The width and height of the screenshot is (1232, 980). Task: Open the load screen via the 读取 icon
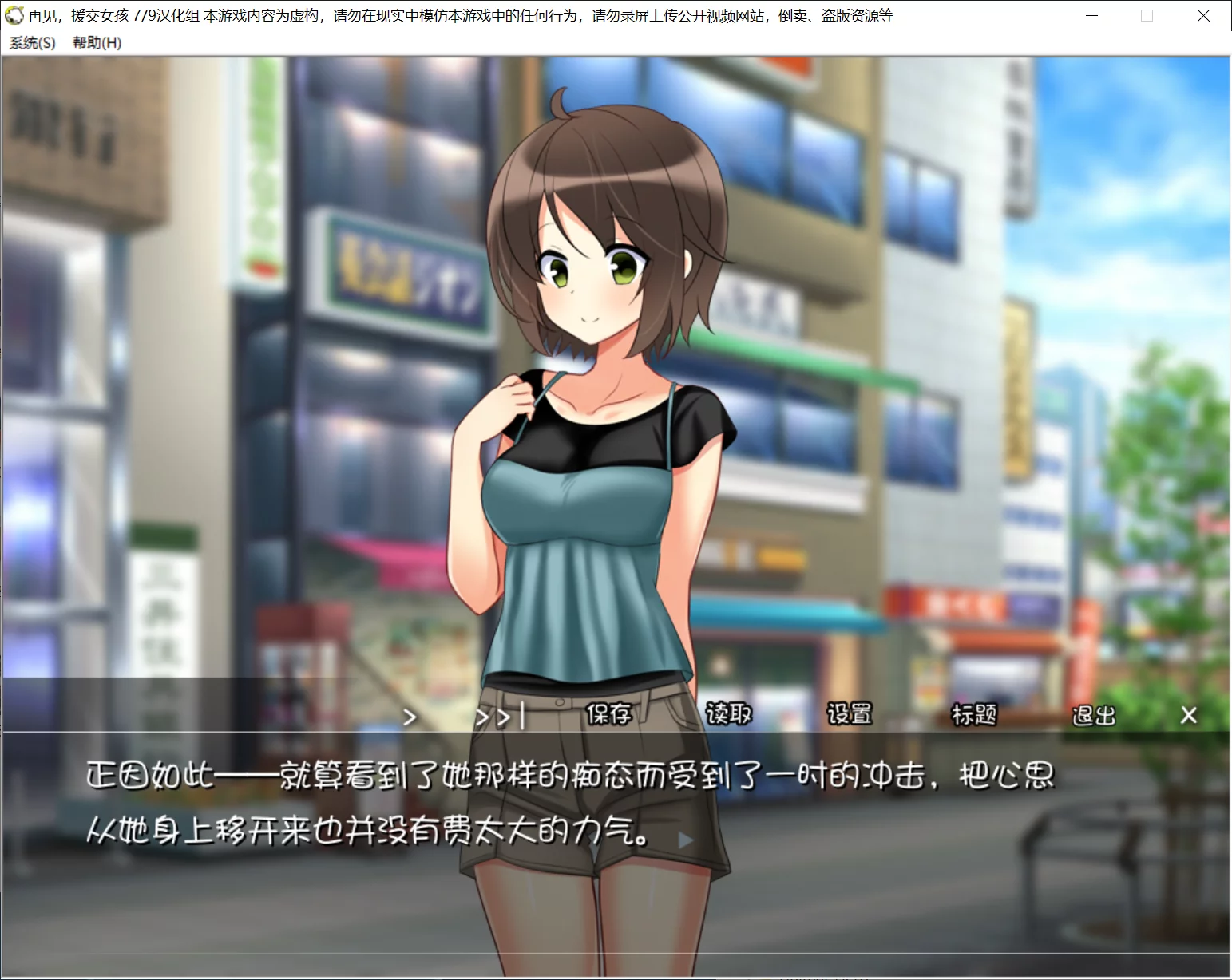click(x=727, y=716)
